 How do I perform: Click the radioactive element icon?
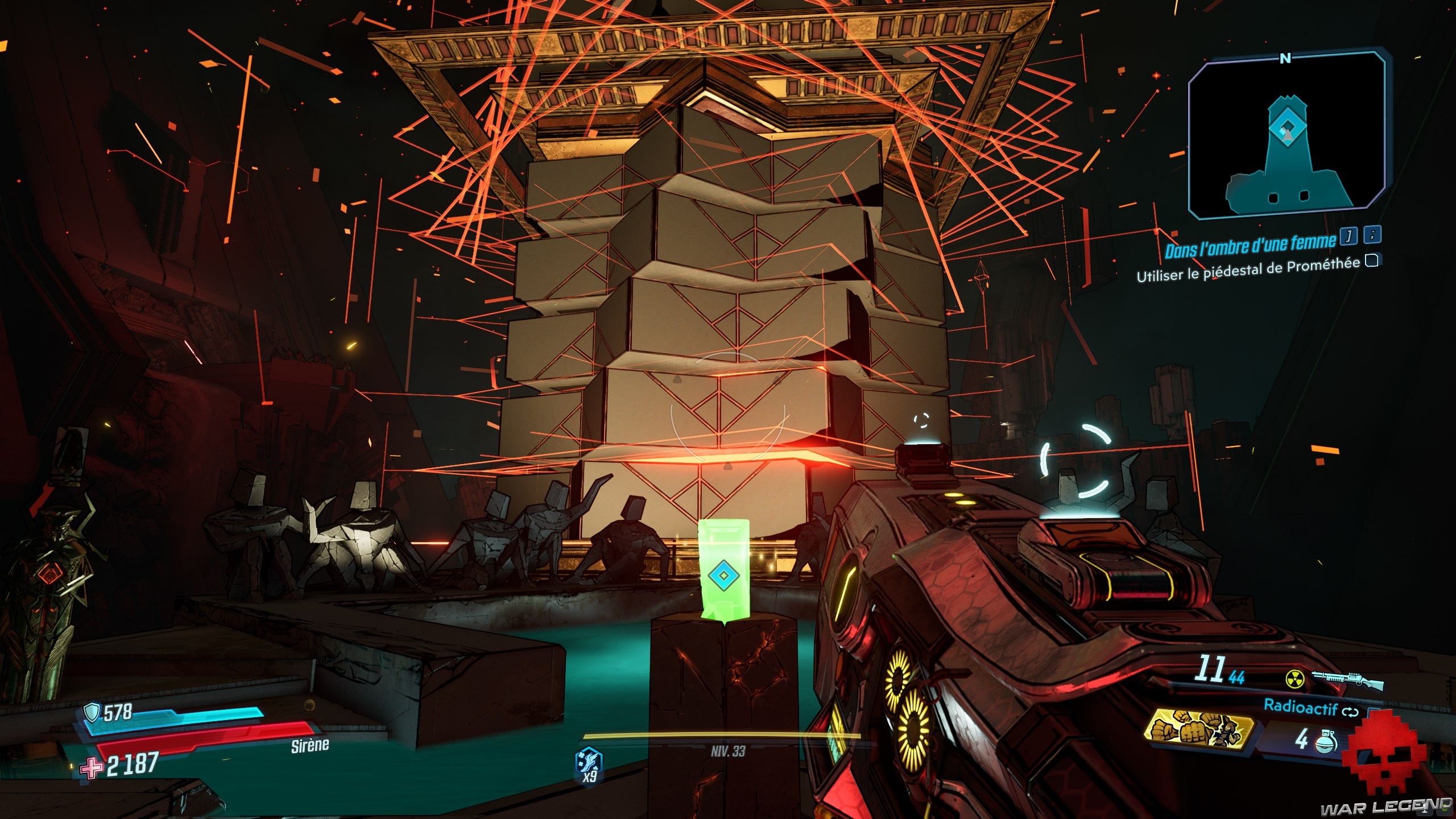click(1295, 679)
